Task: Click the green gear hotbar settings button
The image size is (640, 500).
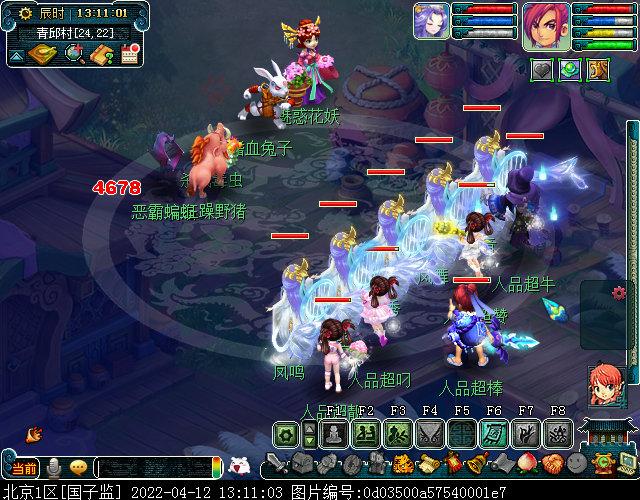Action: 287,433
